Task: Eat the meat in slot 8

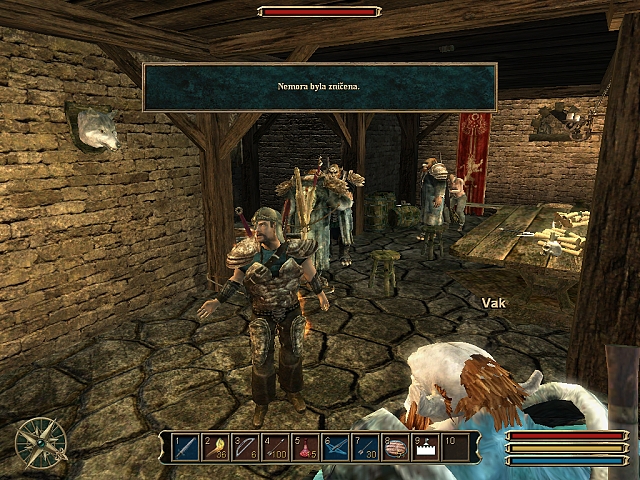Action: 395,447
